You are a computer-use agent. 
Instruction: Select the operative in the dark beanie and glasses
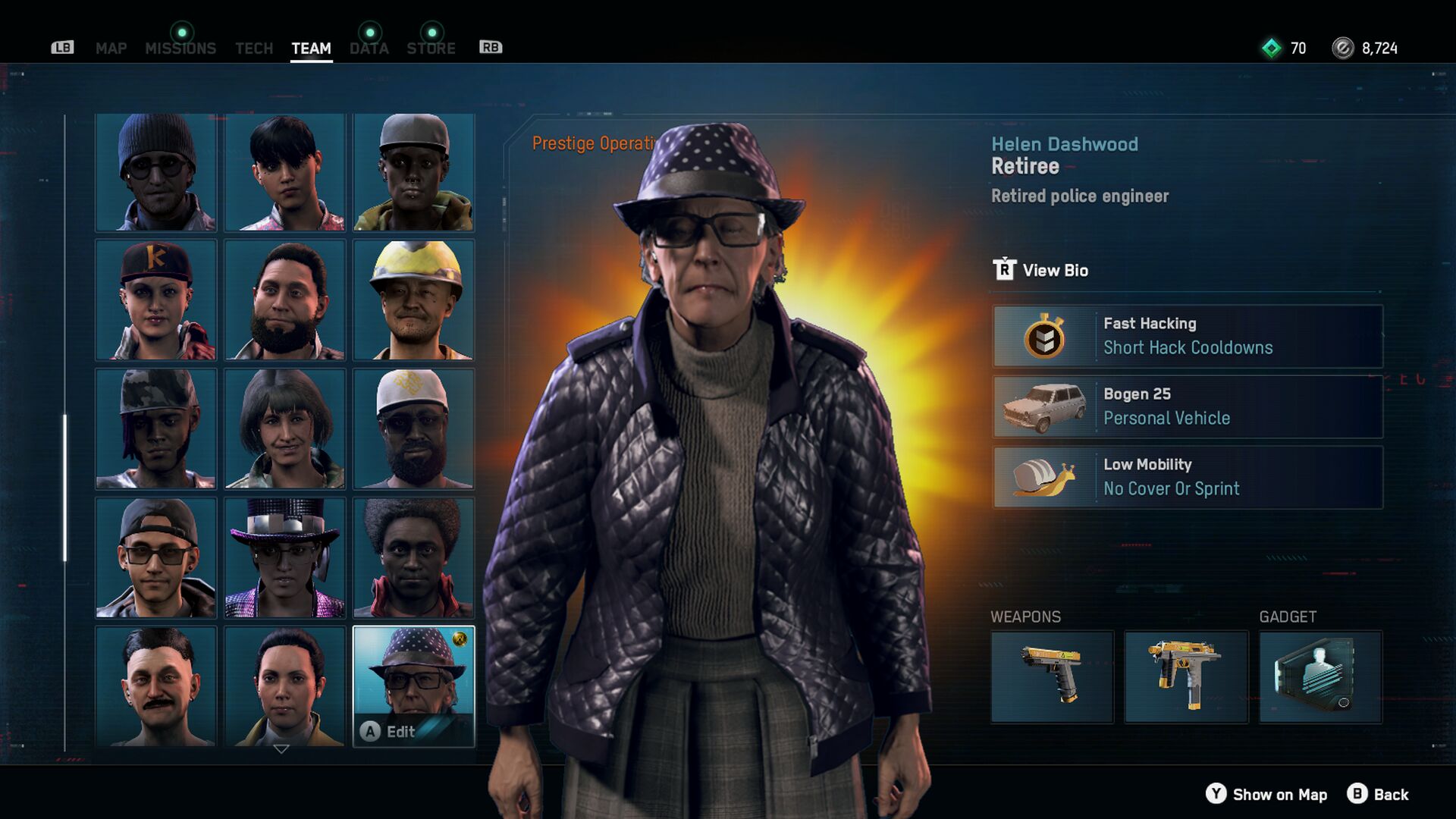click(x=156, y=172)
